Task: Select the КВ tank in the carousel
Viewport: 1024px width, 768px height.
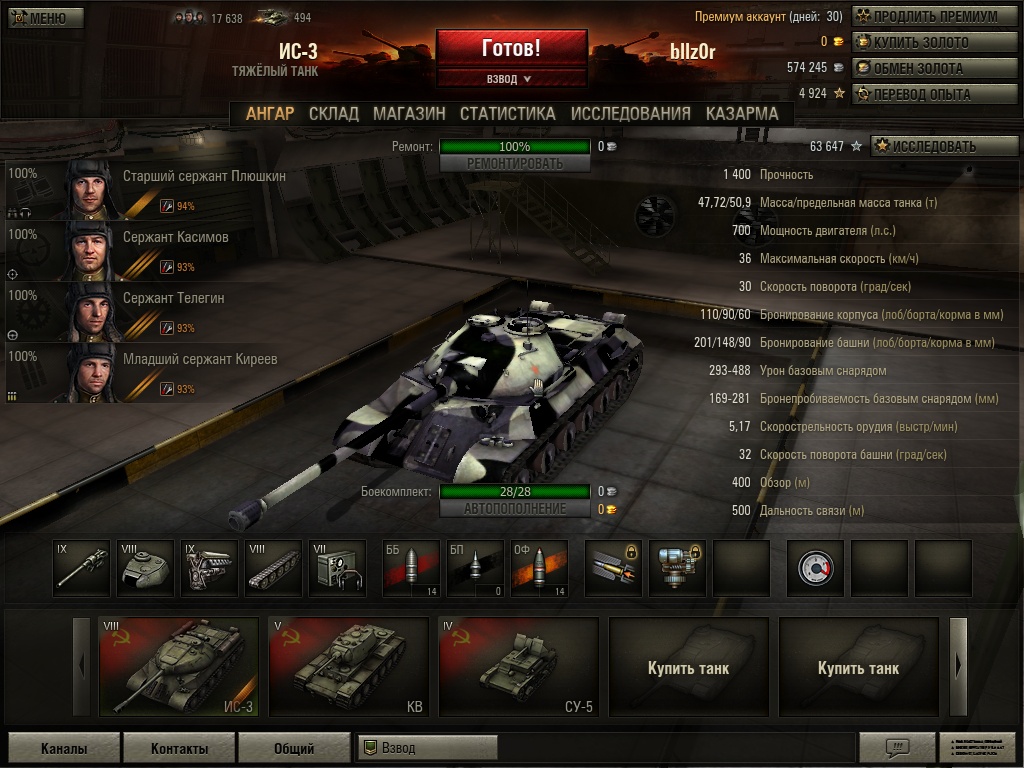Action: click(349, 667)
